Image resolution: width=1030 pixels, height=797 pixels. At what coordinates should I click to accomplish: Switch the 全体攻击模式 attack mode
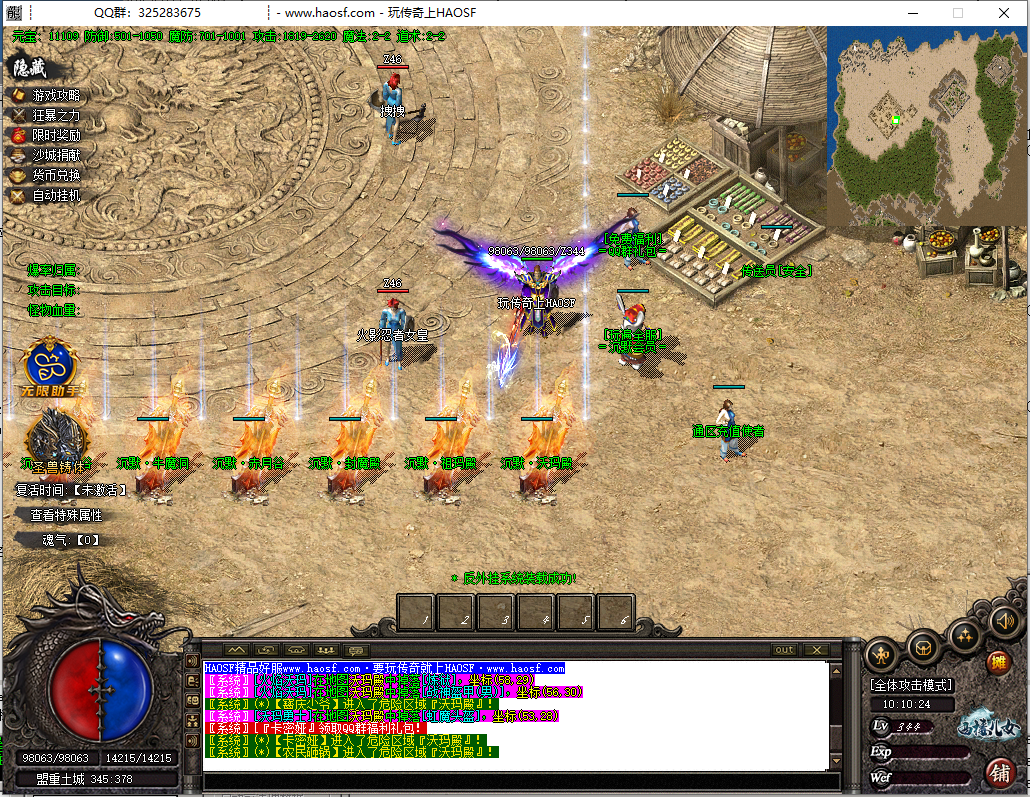click(911, 685)
